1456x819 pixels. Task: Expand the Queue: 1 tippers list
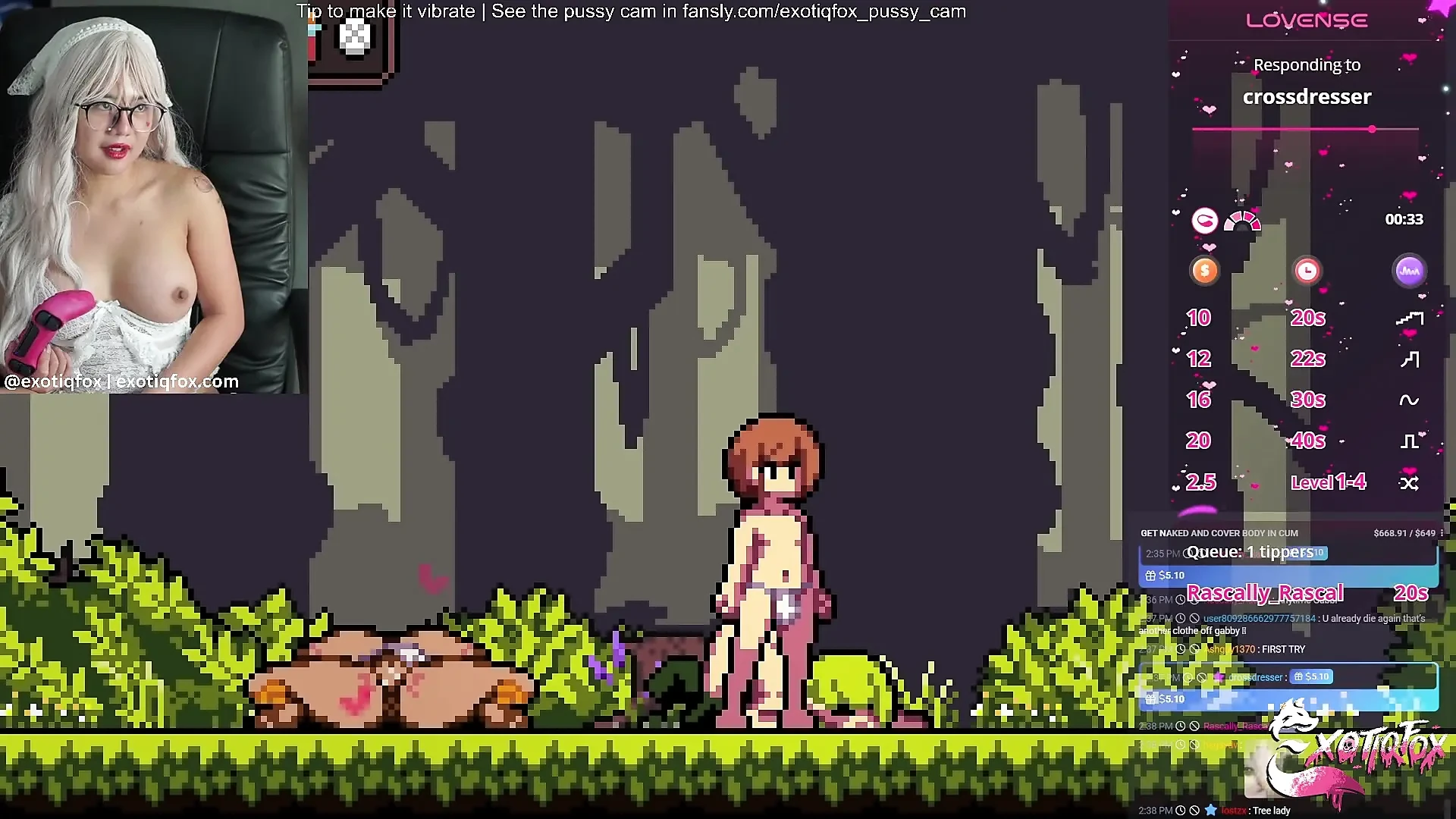click(1253, 551)
